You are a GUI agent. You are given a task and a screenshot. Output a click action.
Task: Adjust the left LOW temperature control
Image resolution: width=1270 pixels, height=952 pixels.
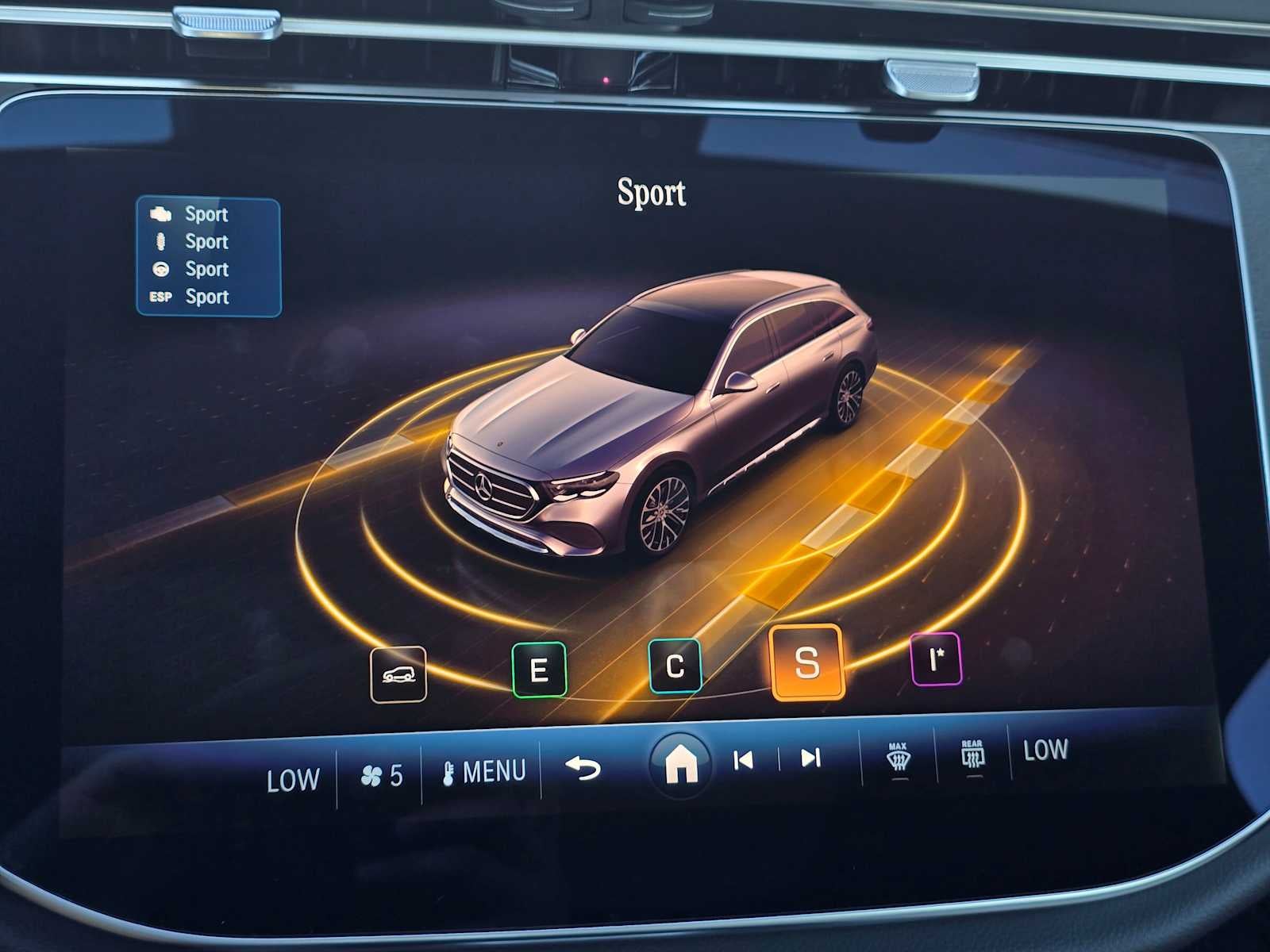292,778
